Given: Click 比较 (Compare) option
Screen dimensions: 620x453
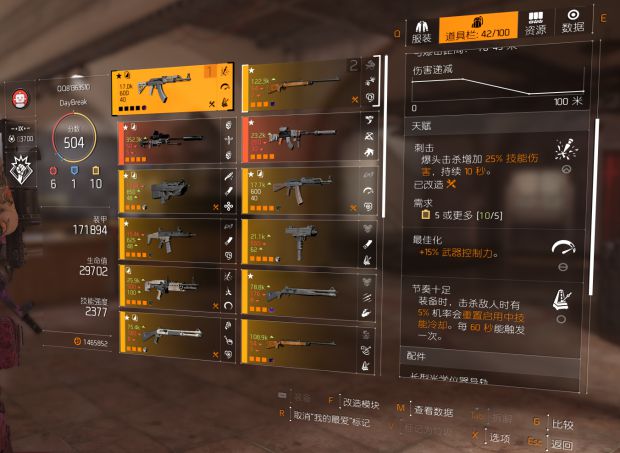Looking at the screenshot, I should click(x=565, y=424).
